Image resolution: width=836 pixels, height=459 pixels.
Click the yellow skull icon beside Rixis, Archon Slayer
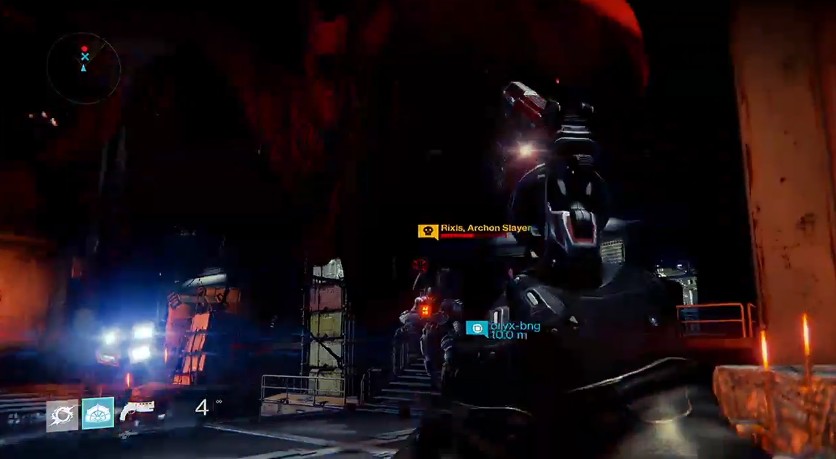coord(428,231)
